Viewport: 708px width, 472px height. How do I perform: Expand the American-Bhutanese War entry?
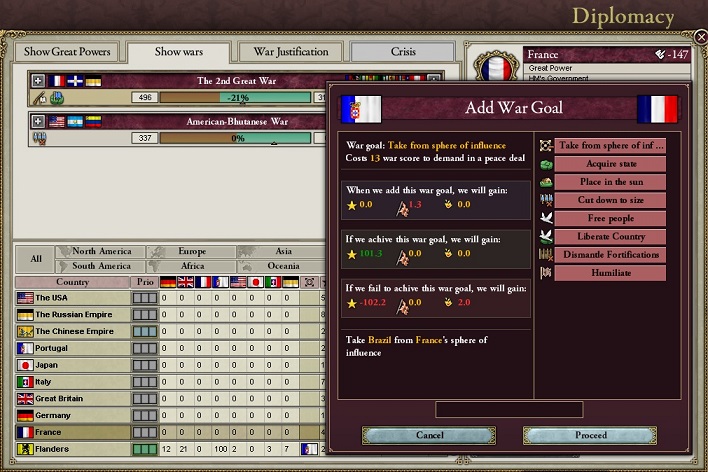pos(38,121)
